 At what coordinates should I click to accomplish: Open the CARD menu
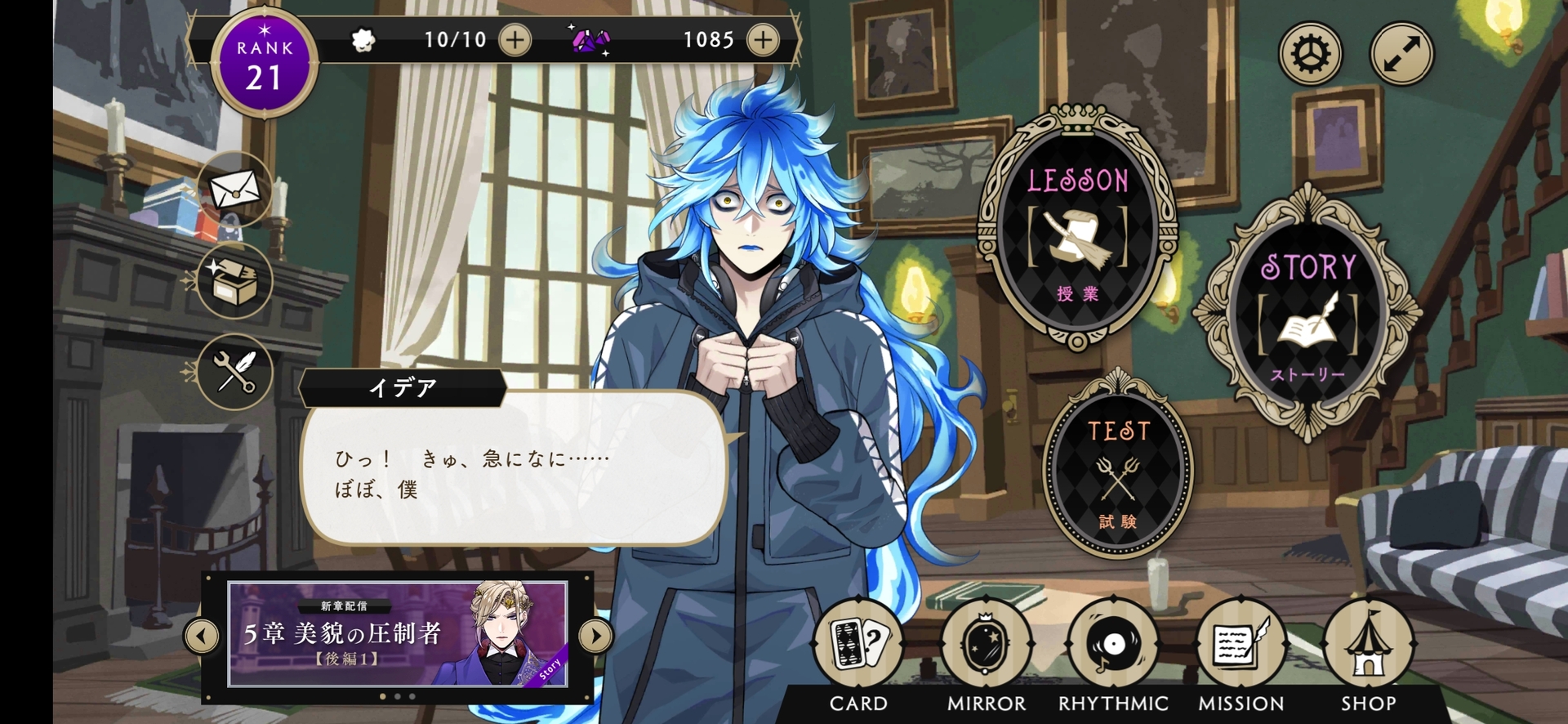click(x=858, y=646)
